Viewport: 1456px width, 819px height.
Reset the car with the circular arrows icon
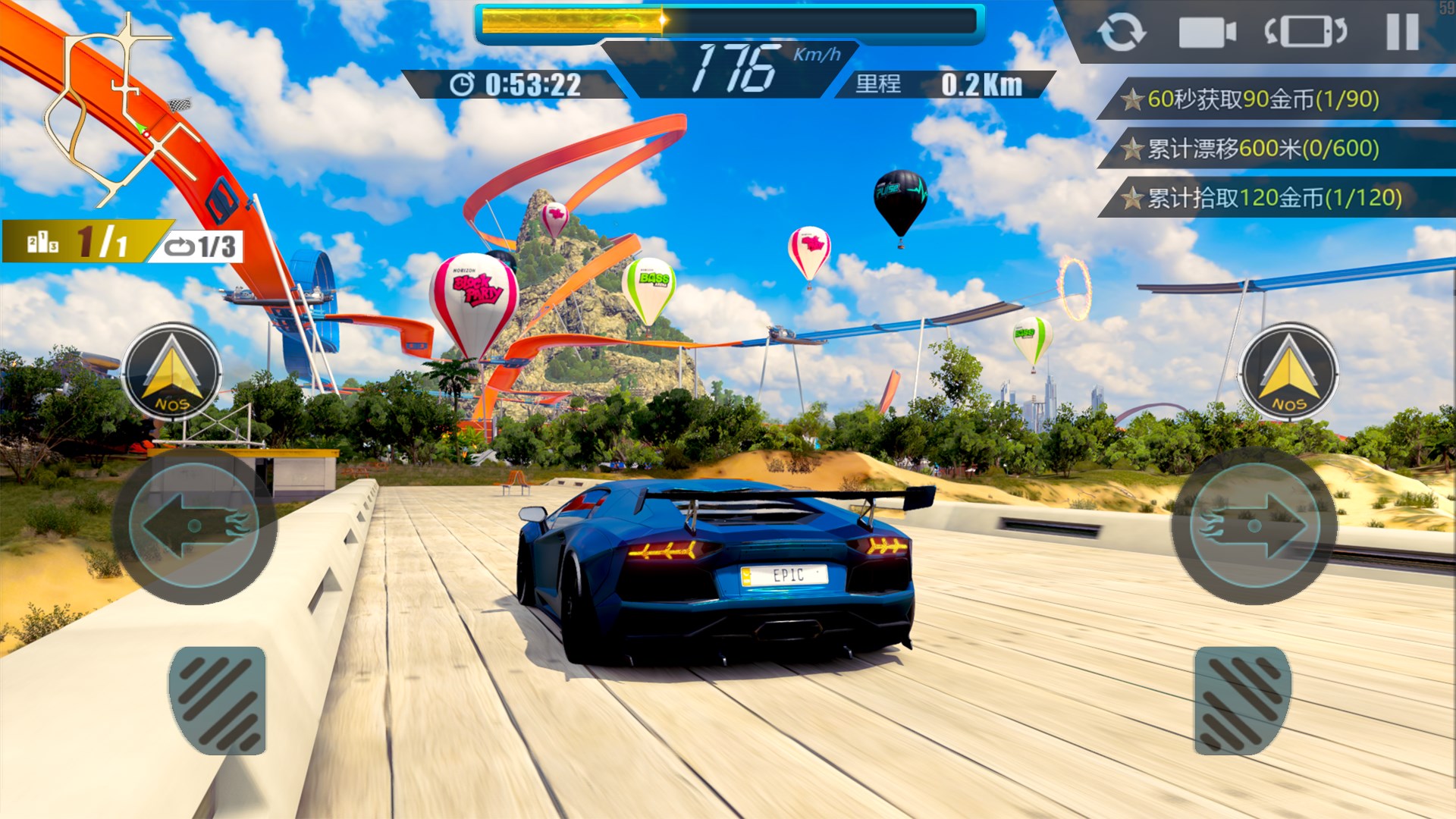click(x=1121, y=33)
